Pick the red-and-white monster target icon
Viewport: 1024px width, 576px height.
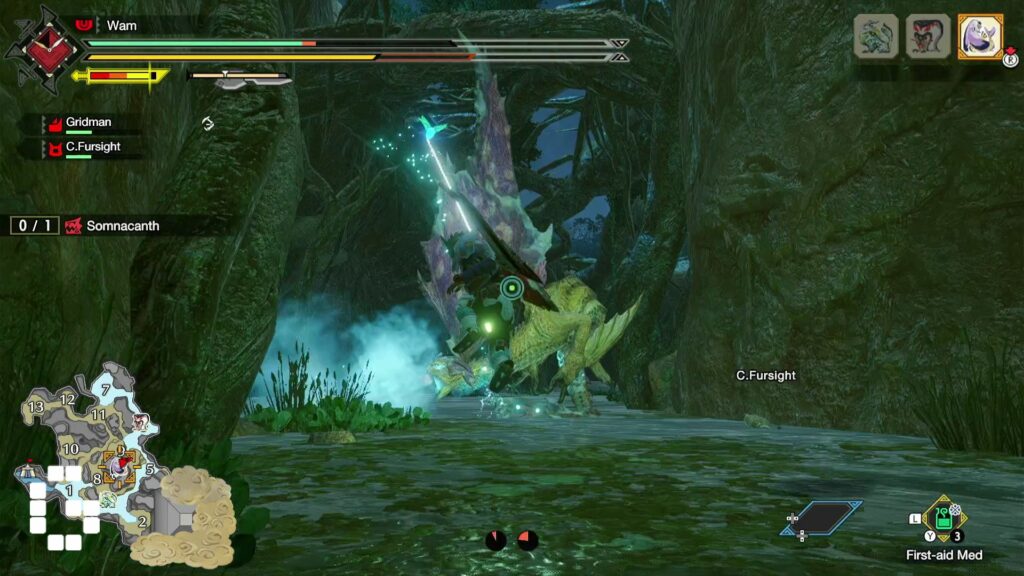[927, 36]
